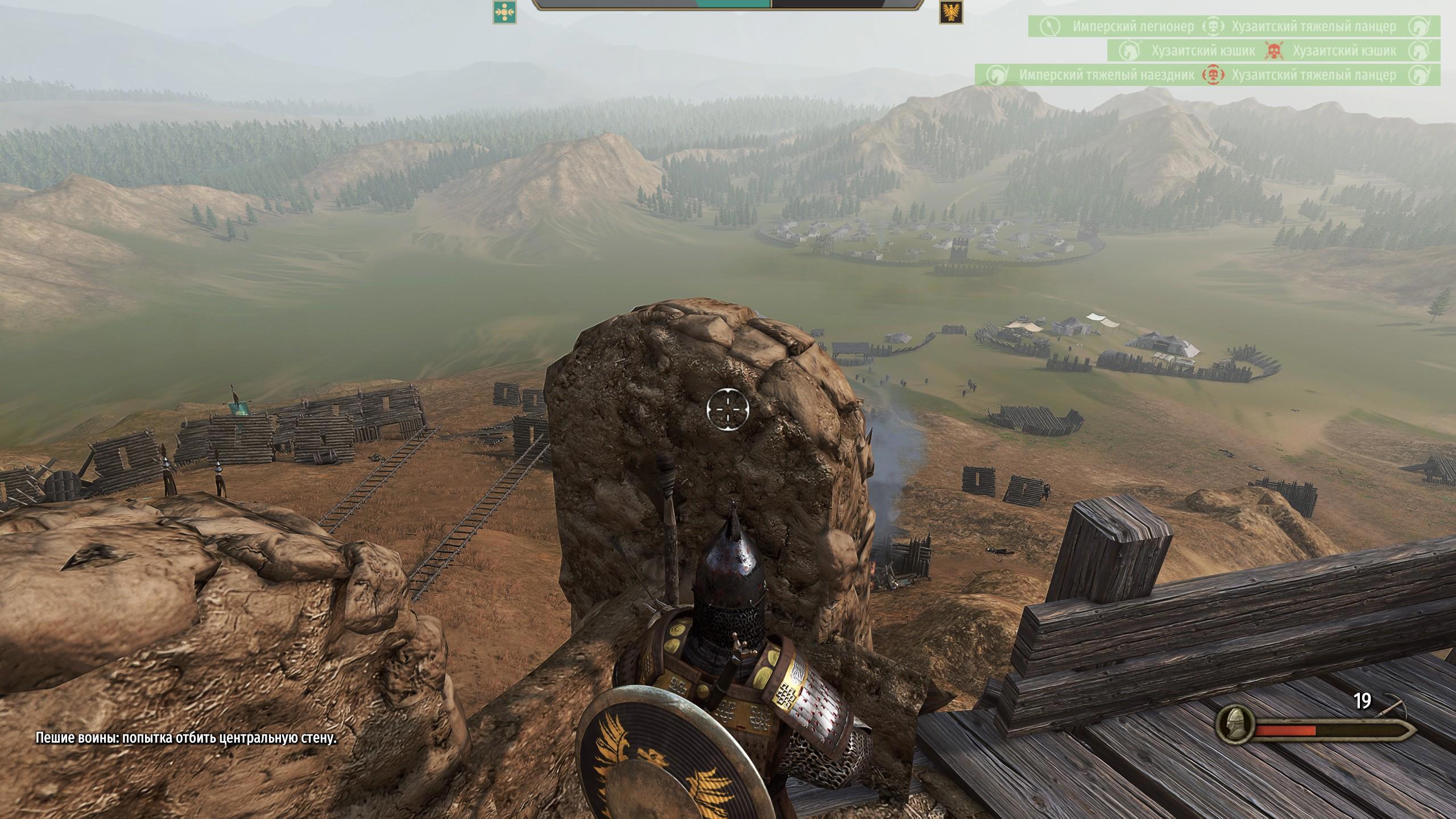Click the golden eagle faction banner icon
The width and height of the screenshot is (1456, 819).
(951, 11)
